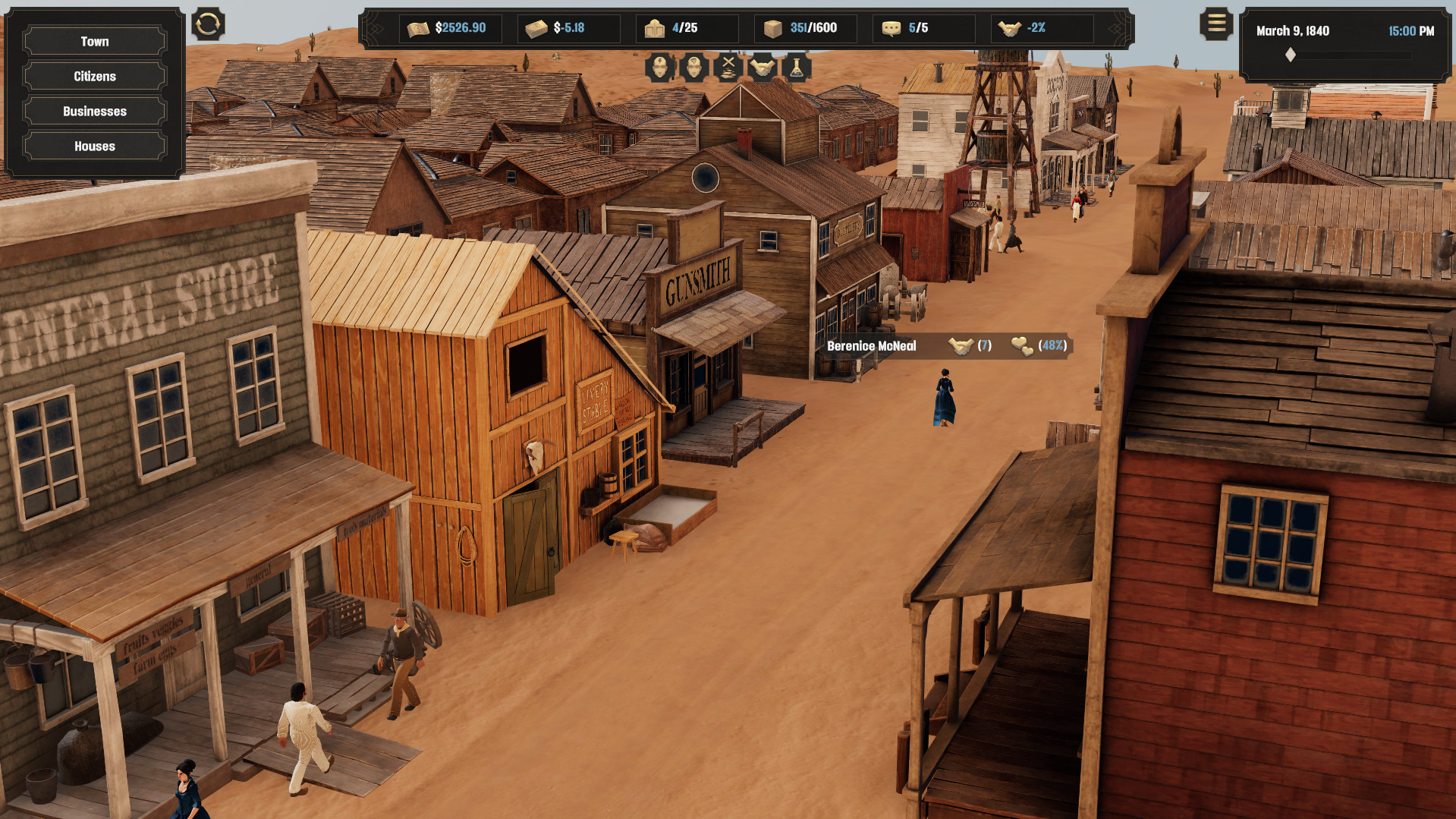Click the head with signal waves icon
This screenshot has width=1456, height=819.
[694, 68]
